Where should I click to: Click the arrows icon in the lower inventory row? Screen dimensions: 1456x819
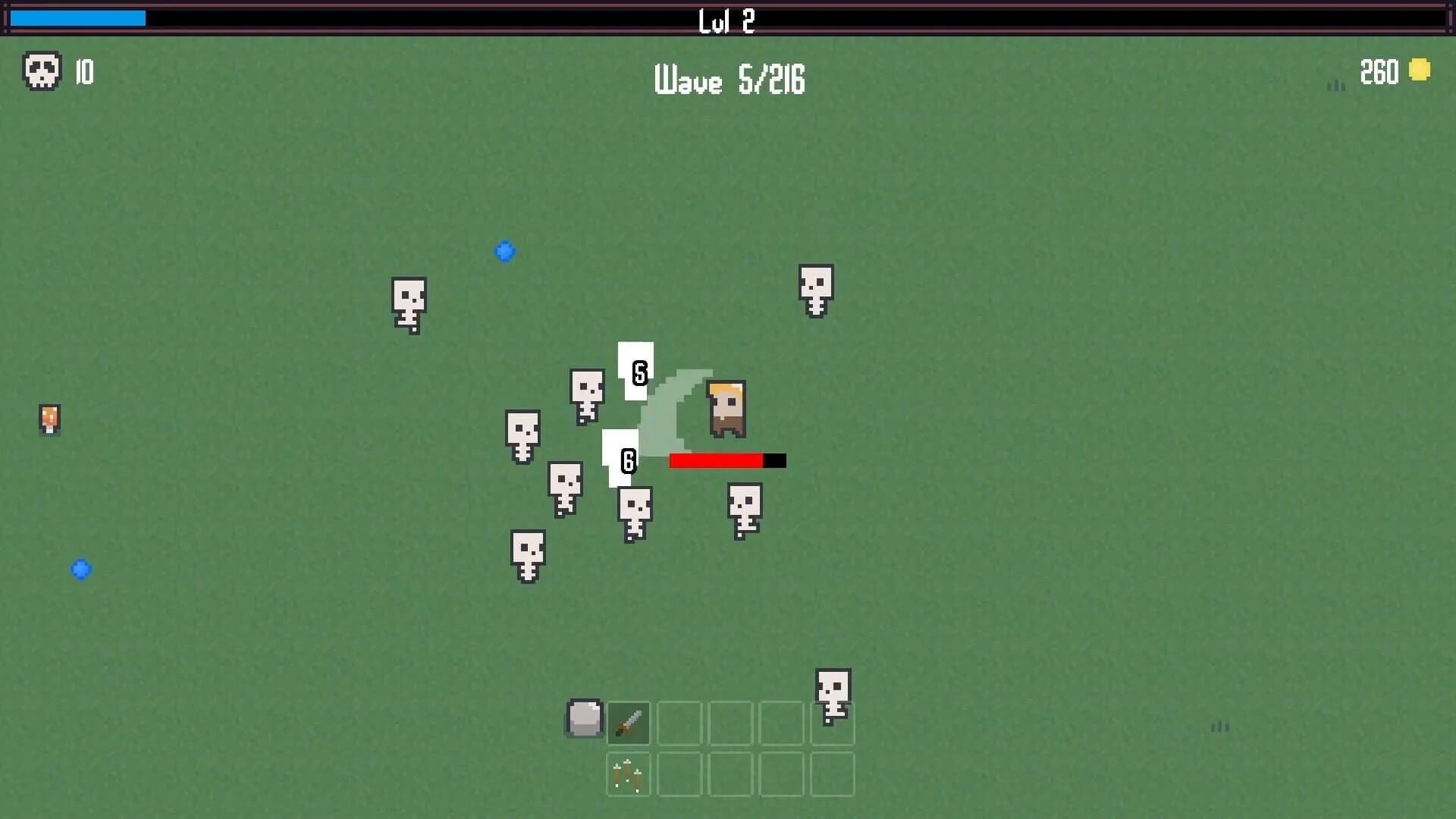coord(627,774)
